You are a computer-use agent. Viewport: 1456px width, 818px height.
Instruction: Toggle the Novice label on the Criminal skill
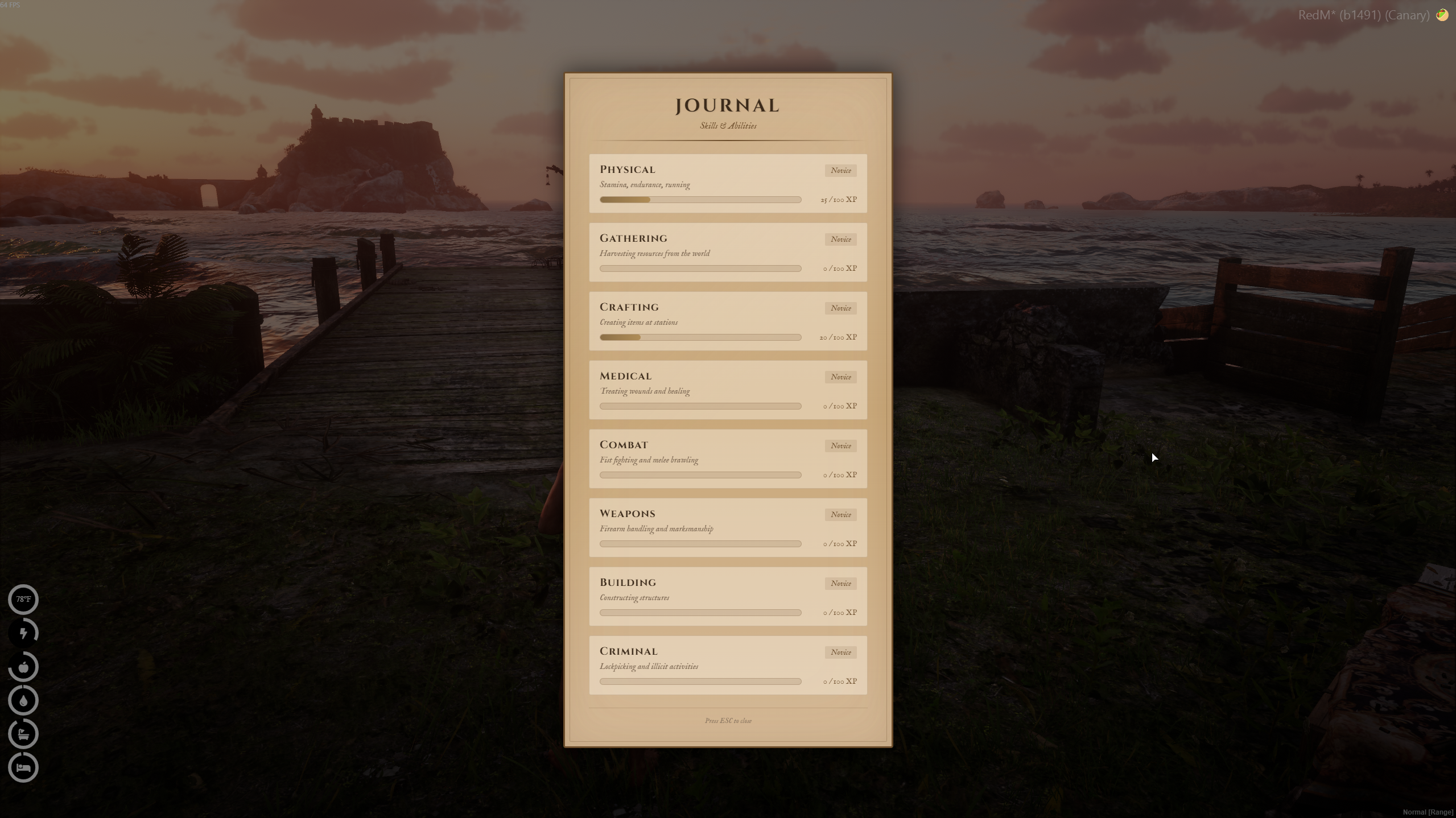tap(840, 652)
